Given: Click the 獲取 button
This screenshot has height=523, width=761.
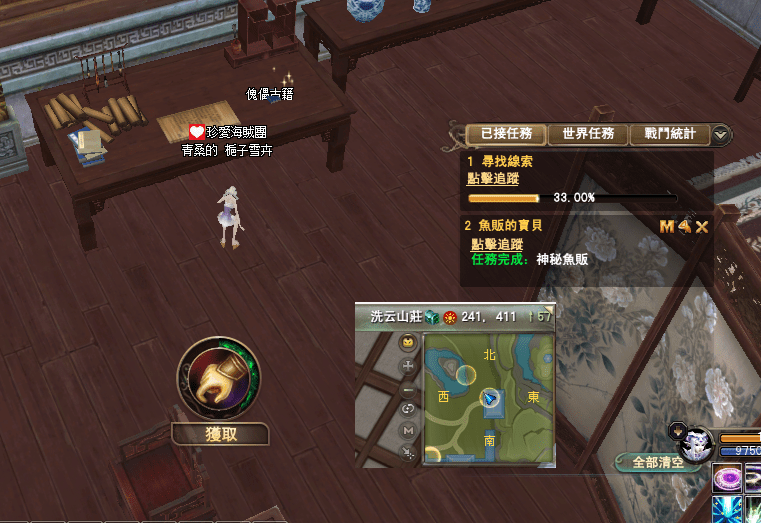Looking at the screenshot, I should (x=220, y=434).
